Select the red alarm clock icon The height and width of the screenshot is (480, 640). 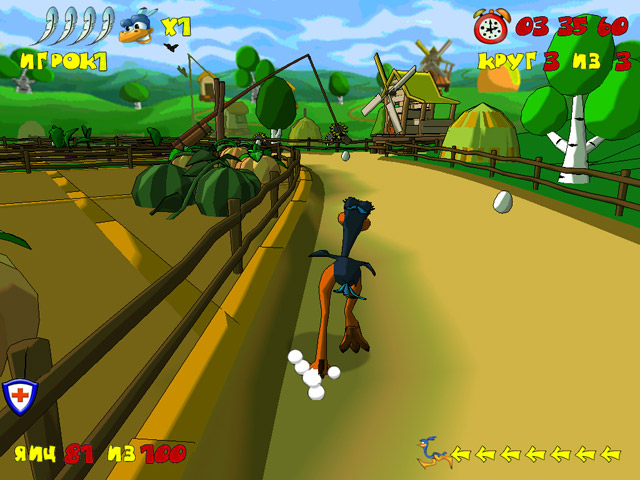(x=491, y=26)
